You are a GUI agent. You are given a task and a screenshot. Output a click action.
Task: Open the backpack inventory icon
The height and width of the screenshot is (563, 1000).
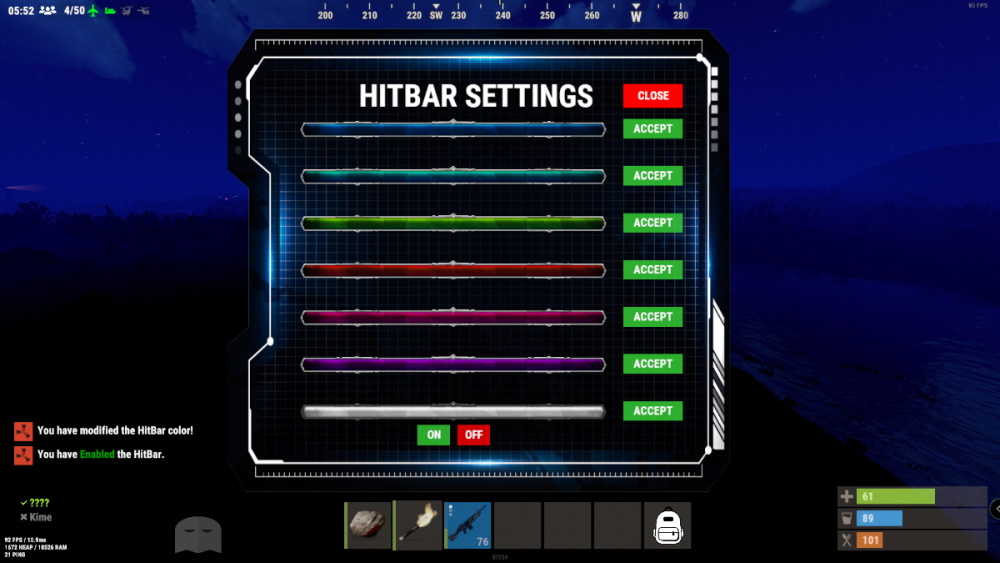[667, 526]
